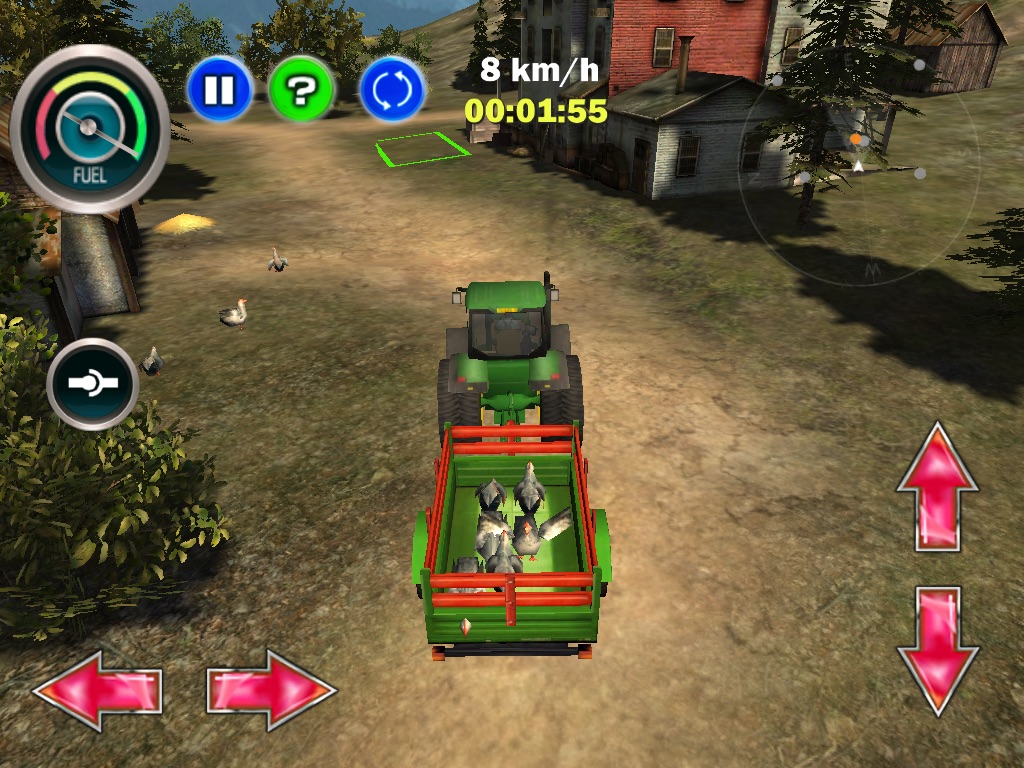Reverse using the red down arrow
The image size is (1024, 768).
pos(937,650)
